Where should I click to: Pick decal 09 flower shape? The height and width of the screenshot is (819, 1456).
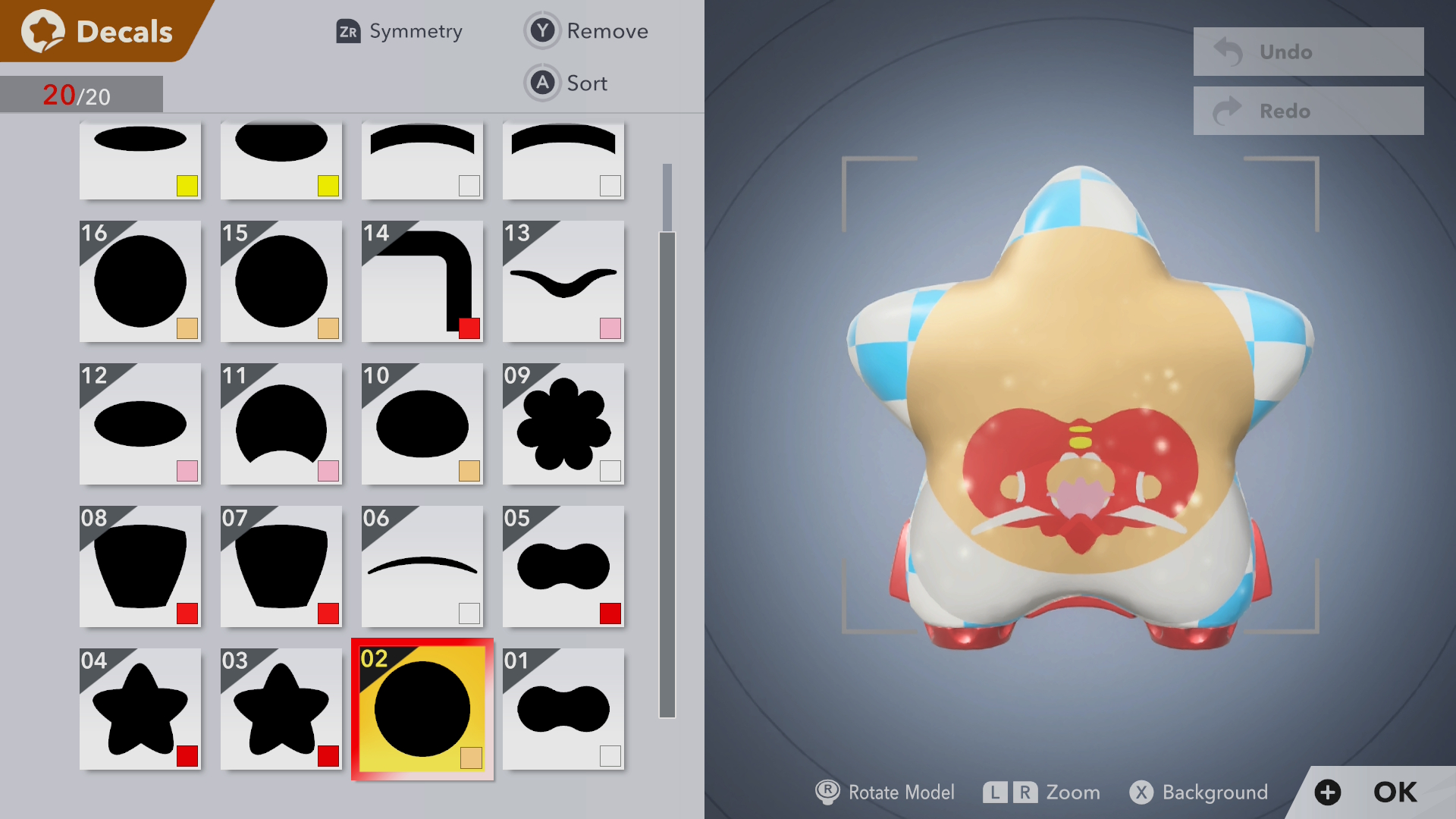pyautogui.click(x=563, y=424)
